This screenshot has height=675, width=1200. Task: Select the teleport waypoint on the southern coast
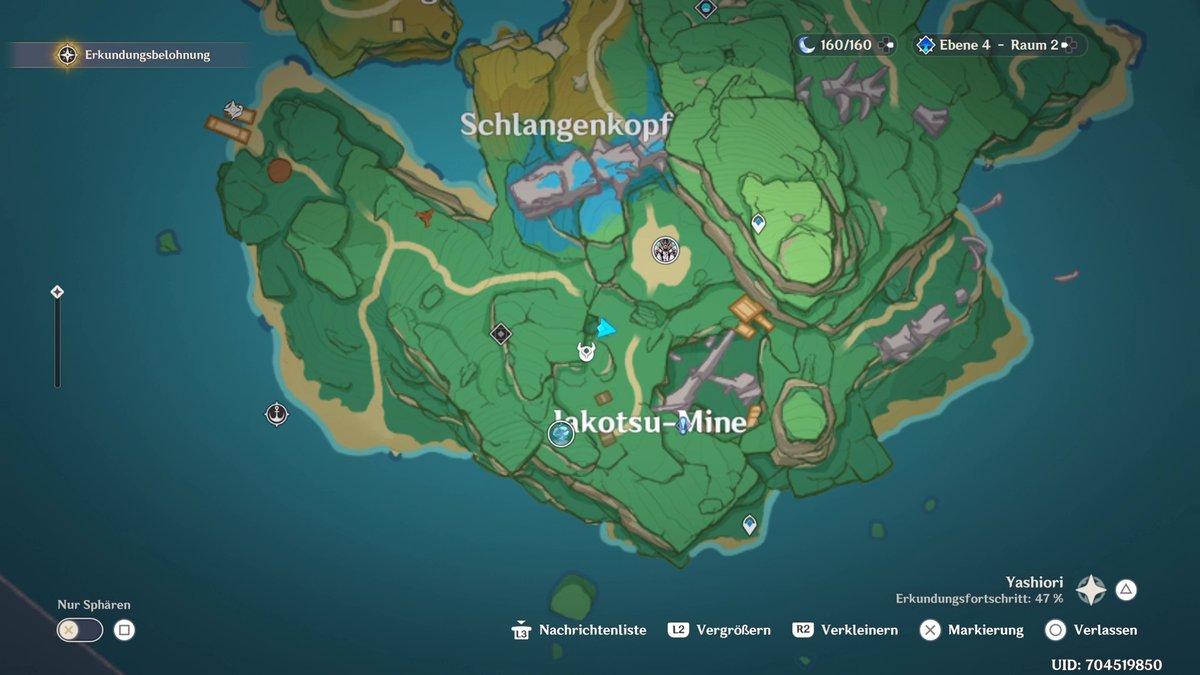[749, 523]
